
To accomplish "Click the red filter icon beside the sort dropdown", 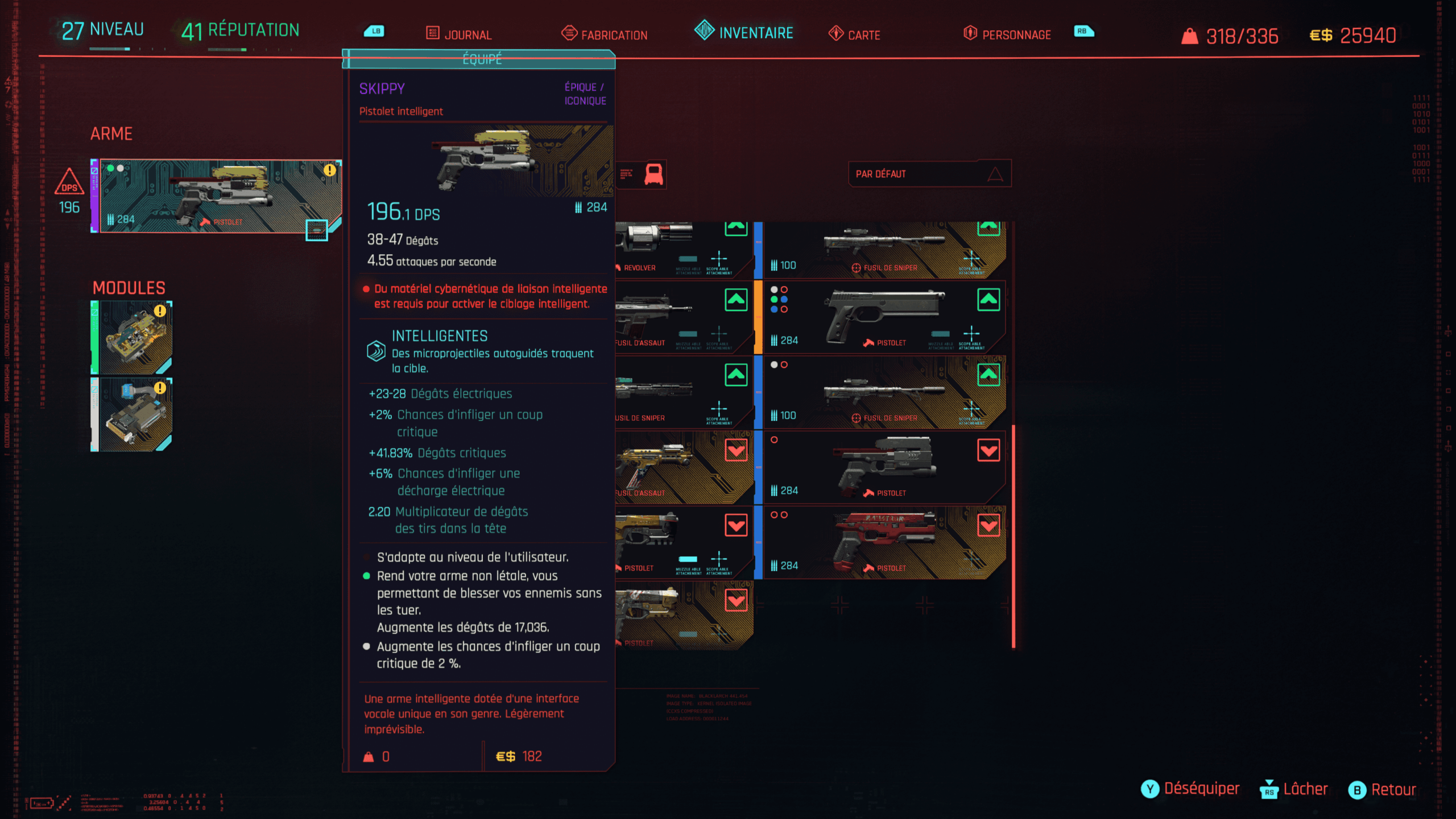I will (x=653, y=174).
